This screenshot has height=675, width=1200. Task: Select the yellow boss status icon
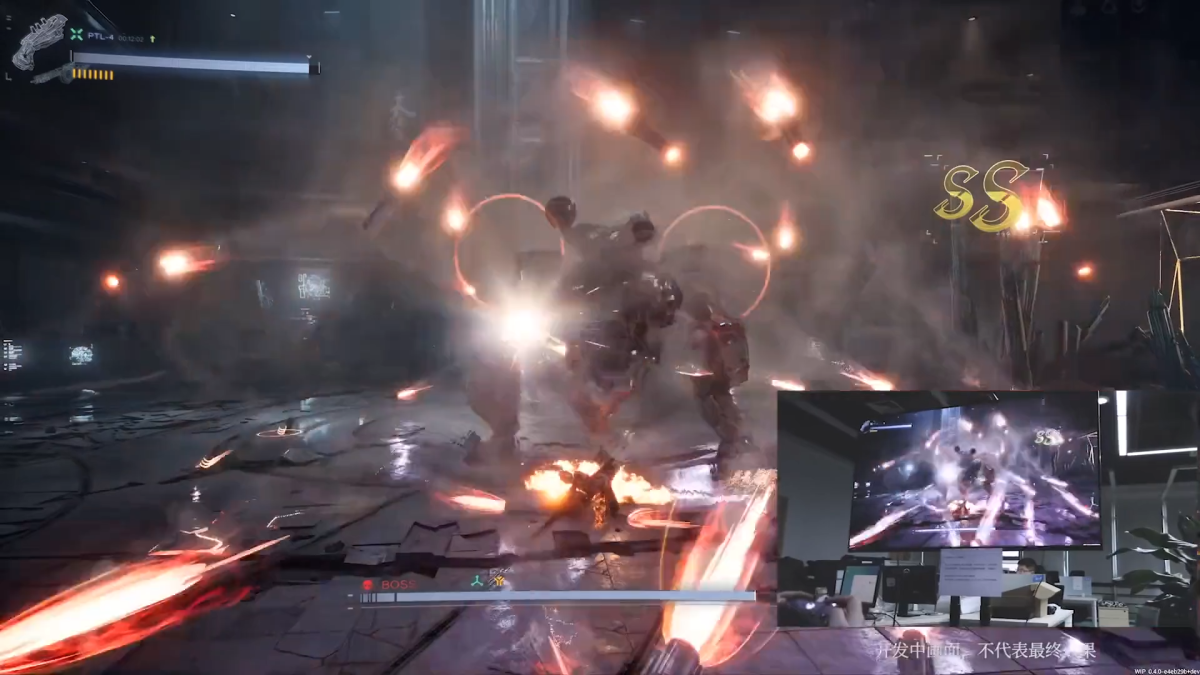pyautogui.click(x=496, y=580)
